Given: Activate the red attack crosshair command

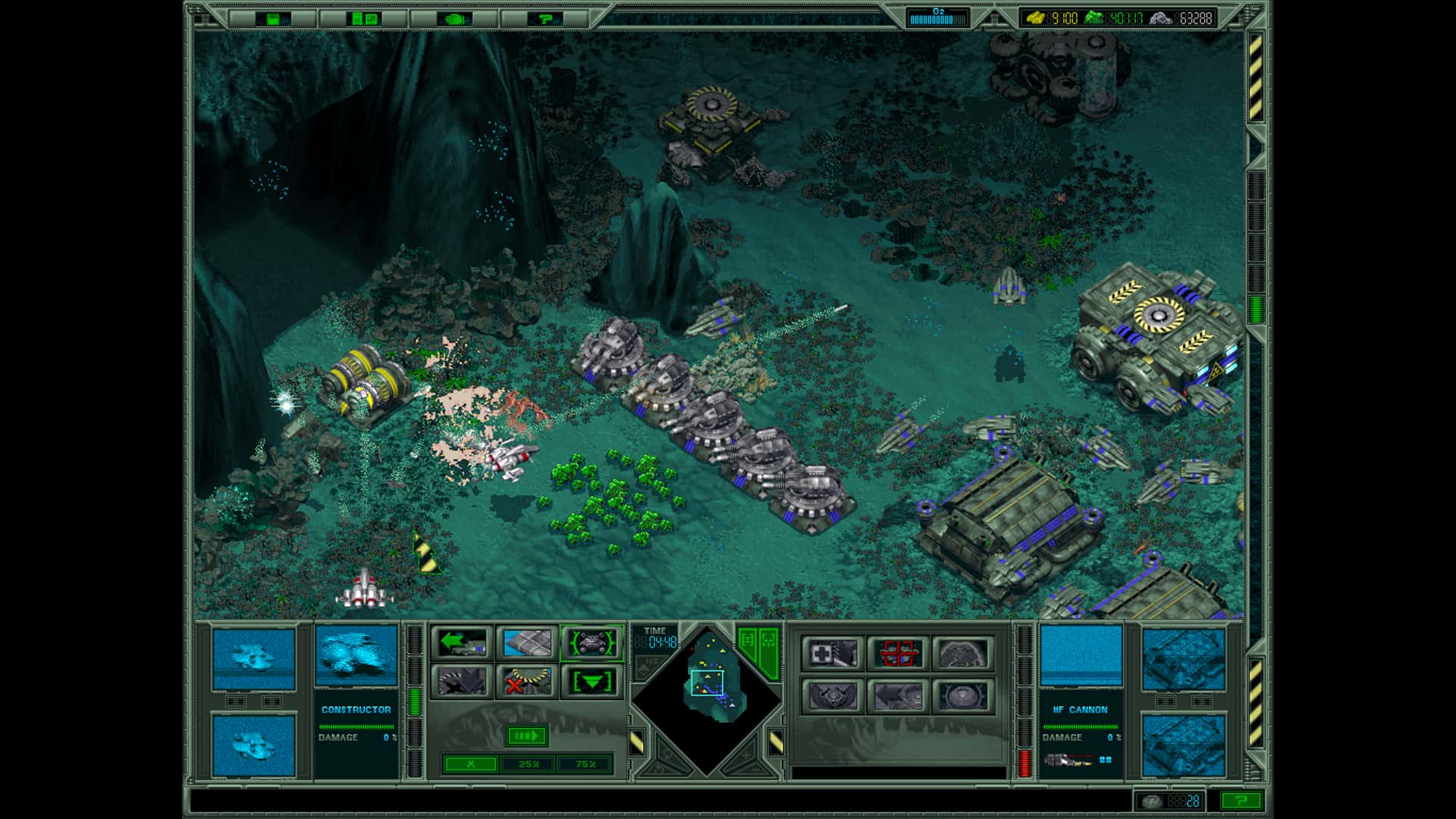Looking at the screenshot, I should point(899,653).
